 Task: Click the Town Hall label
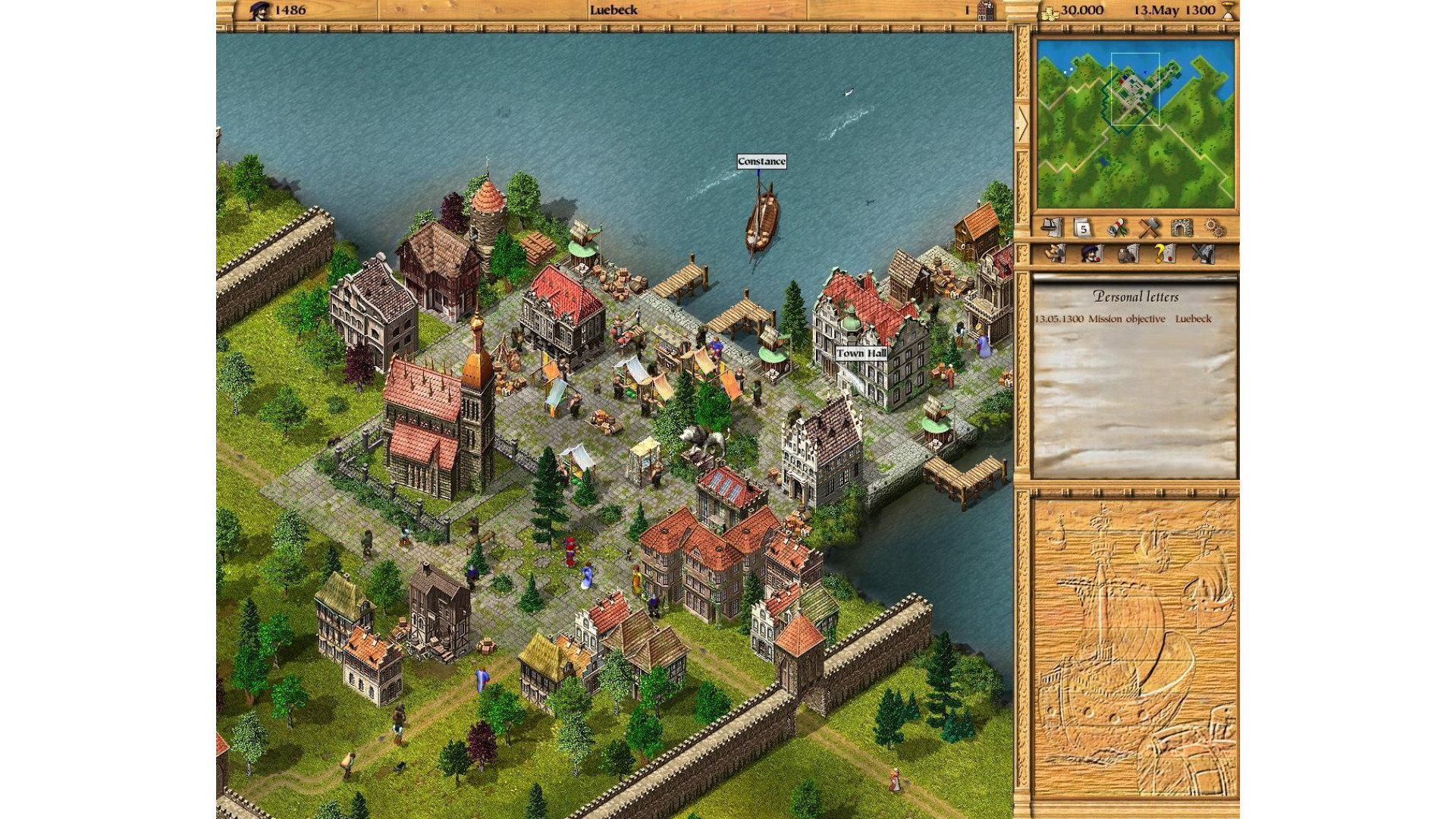point(861,353)
